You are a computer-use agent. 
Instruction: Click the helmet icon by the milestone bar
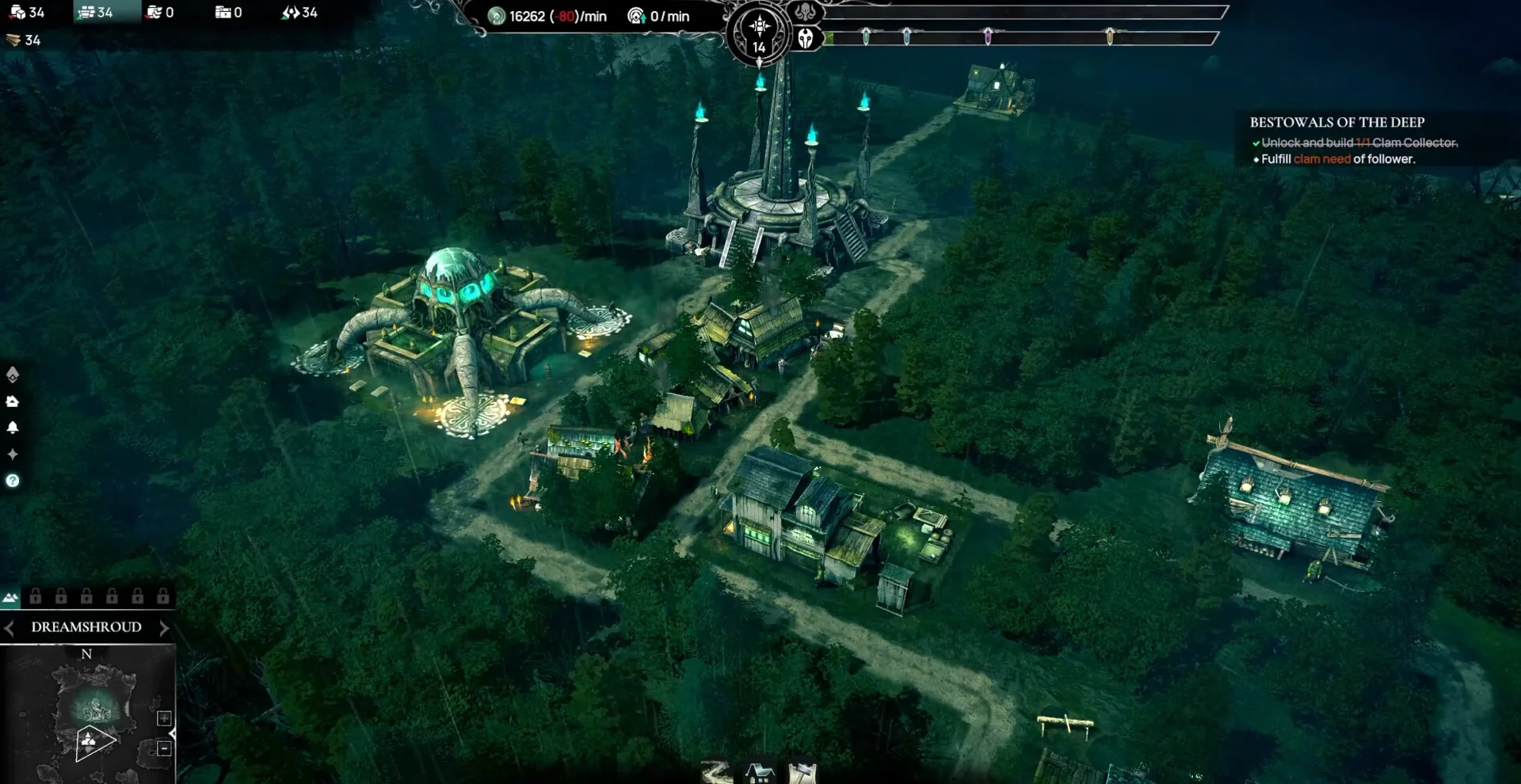point(806,39)
